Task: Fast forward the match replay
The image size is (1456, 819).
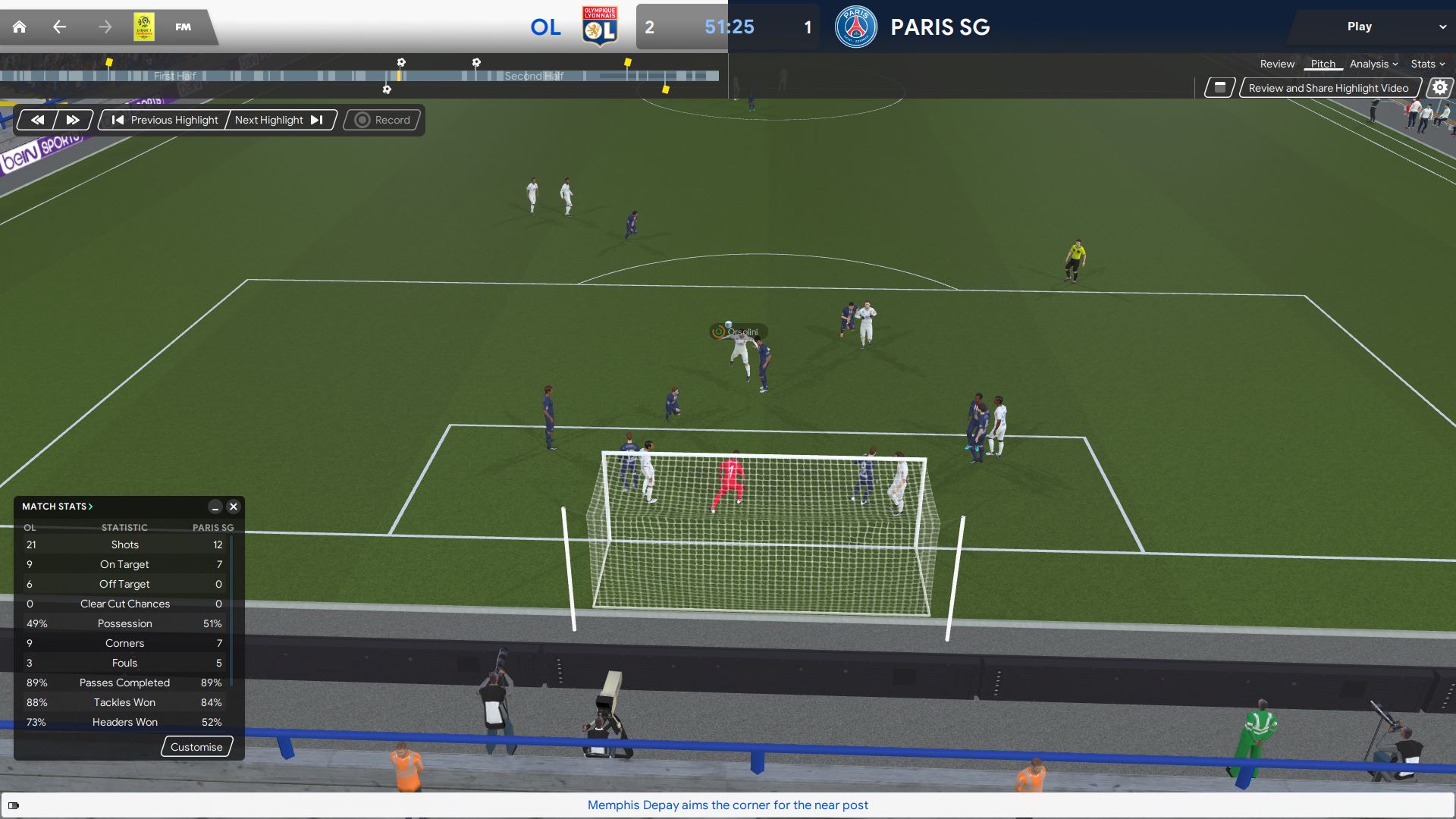Action: click(x=73, y=120)
